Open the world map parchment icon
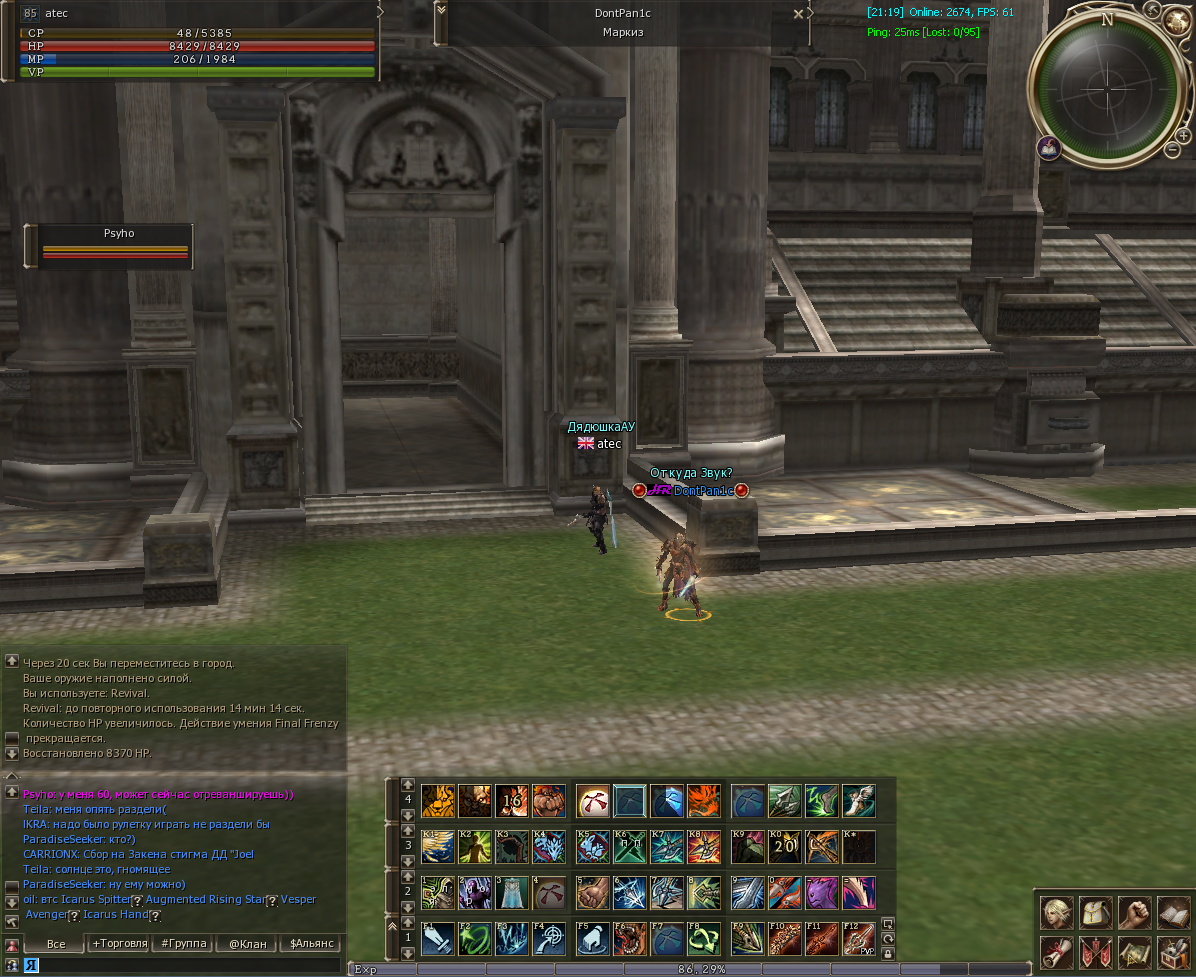 [1133, 951]
